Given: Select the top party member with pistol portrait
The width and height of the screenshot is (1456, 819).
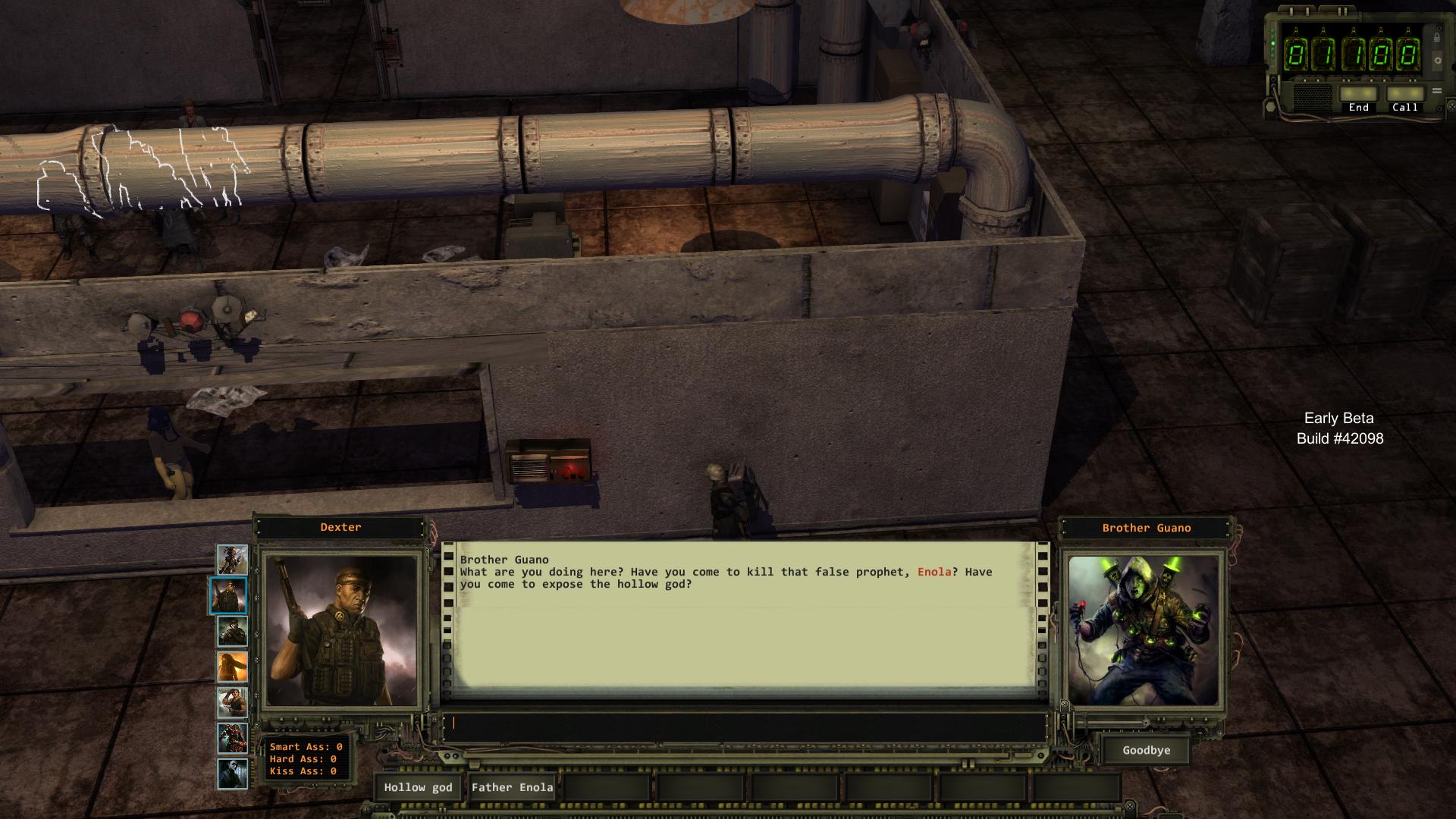Looking at the screenshot, I should (232, 560).
